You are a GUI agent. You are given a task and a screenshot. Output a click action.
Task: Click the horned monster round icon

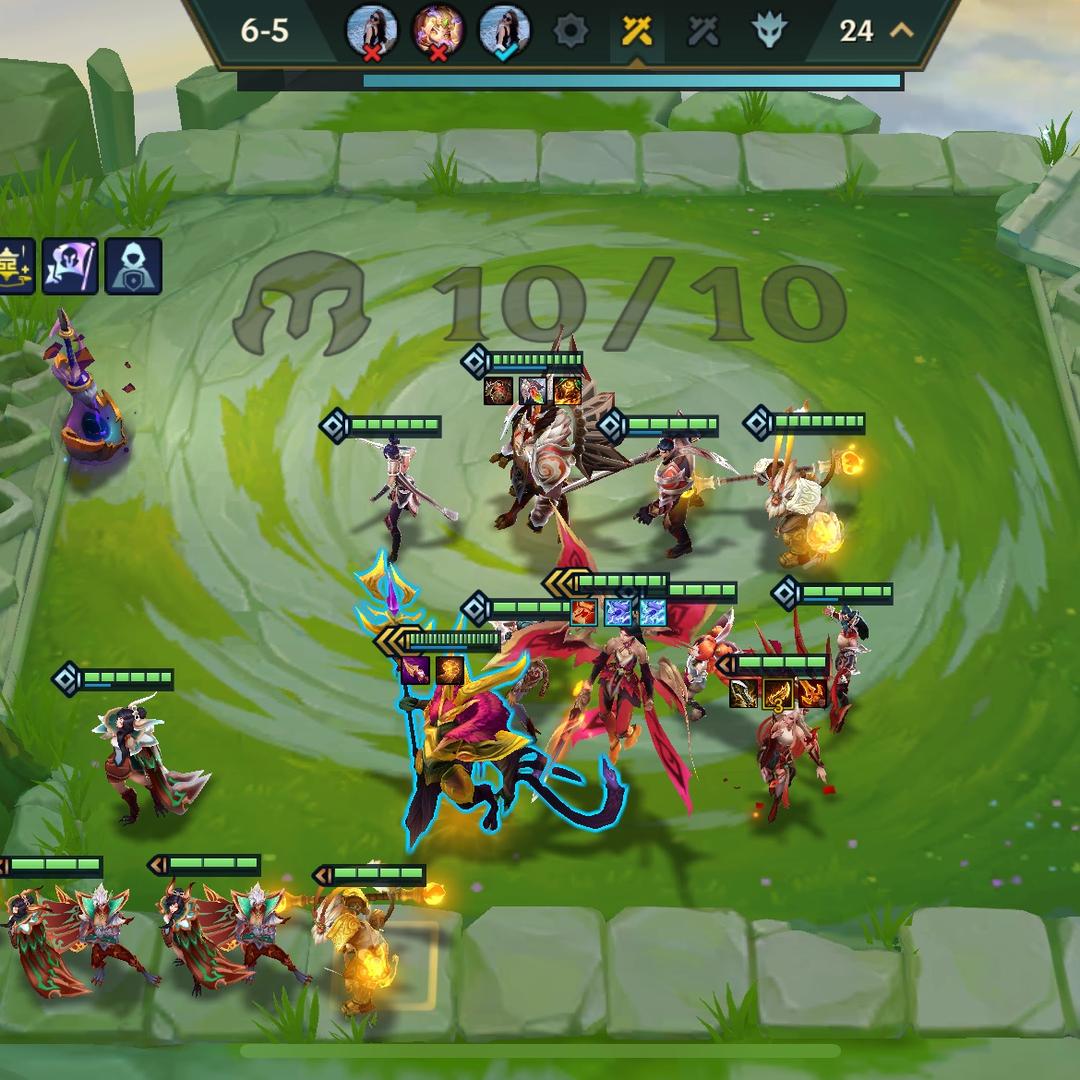pyautogui.click(x=769, y=31)
